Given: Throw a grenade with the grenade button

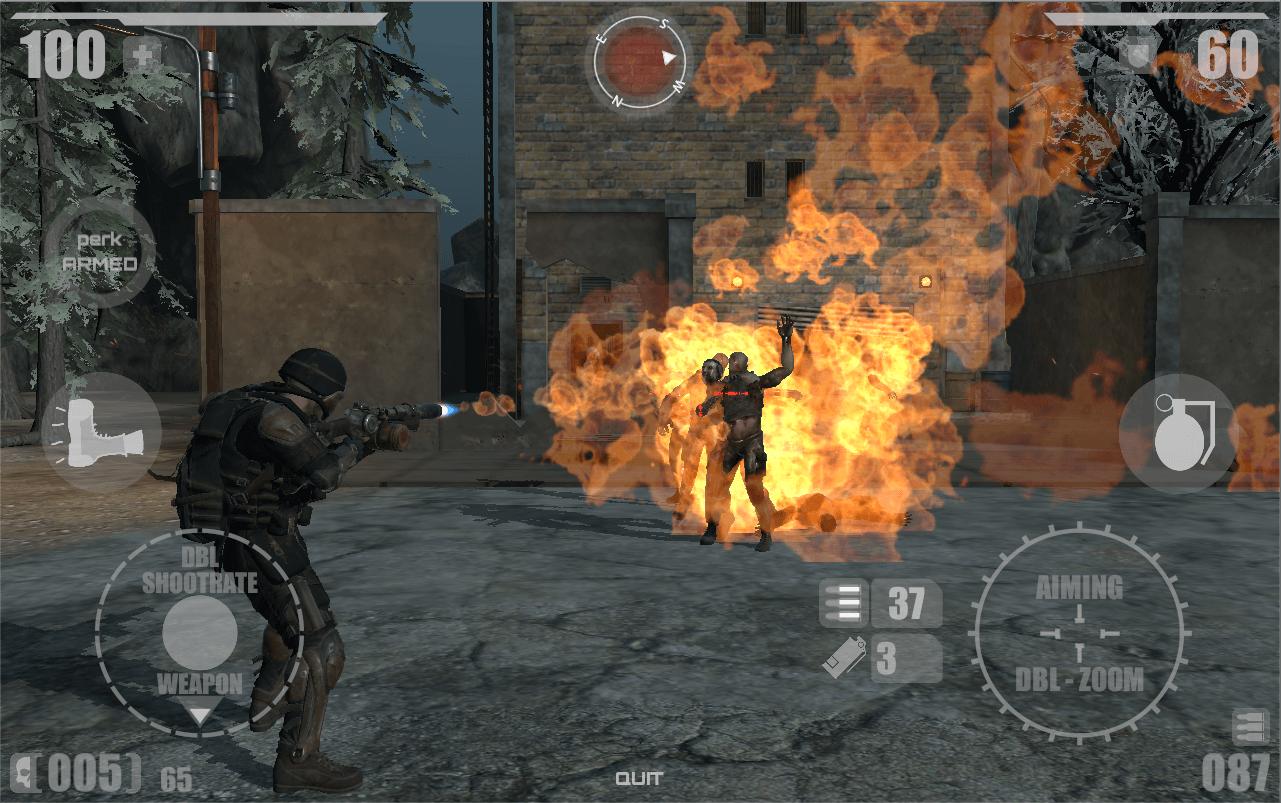Looking at the screenshot, I should click(x=1179, y=433).
